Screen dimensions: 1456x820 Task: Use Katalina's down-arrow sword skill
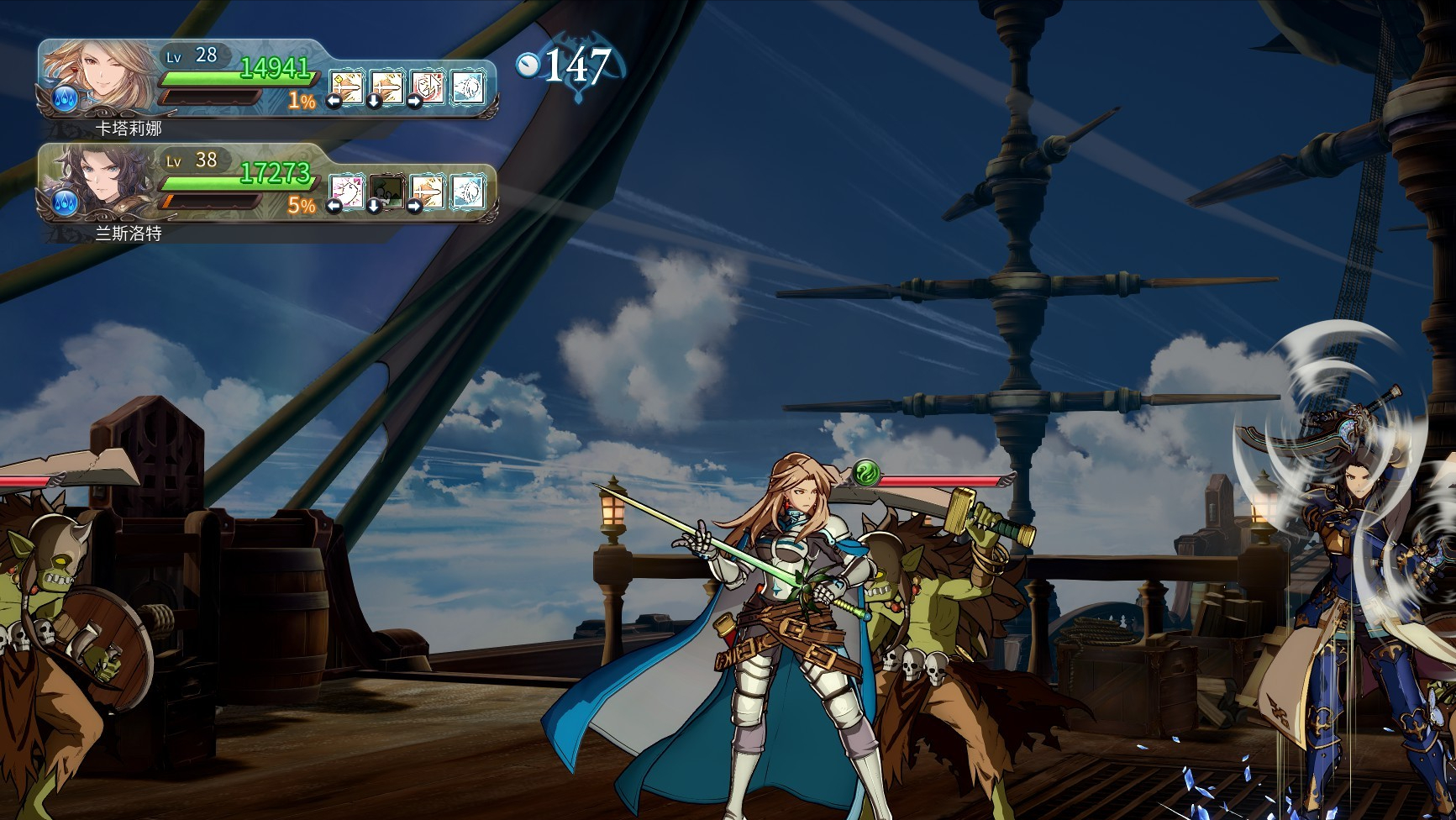point(387,87)
